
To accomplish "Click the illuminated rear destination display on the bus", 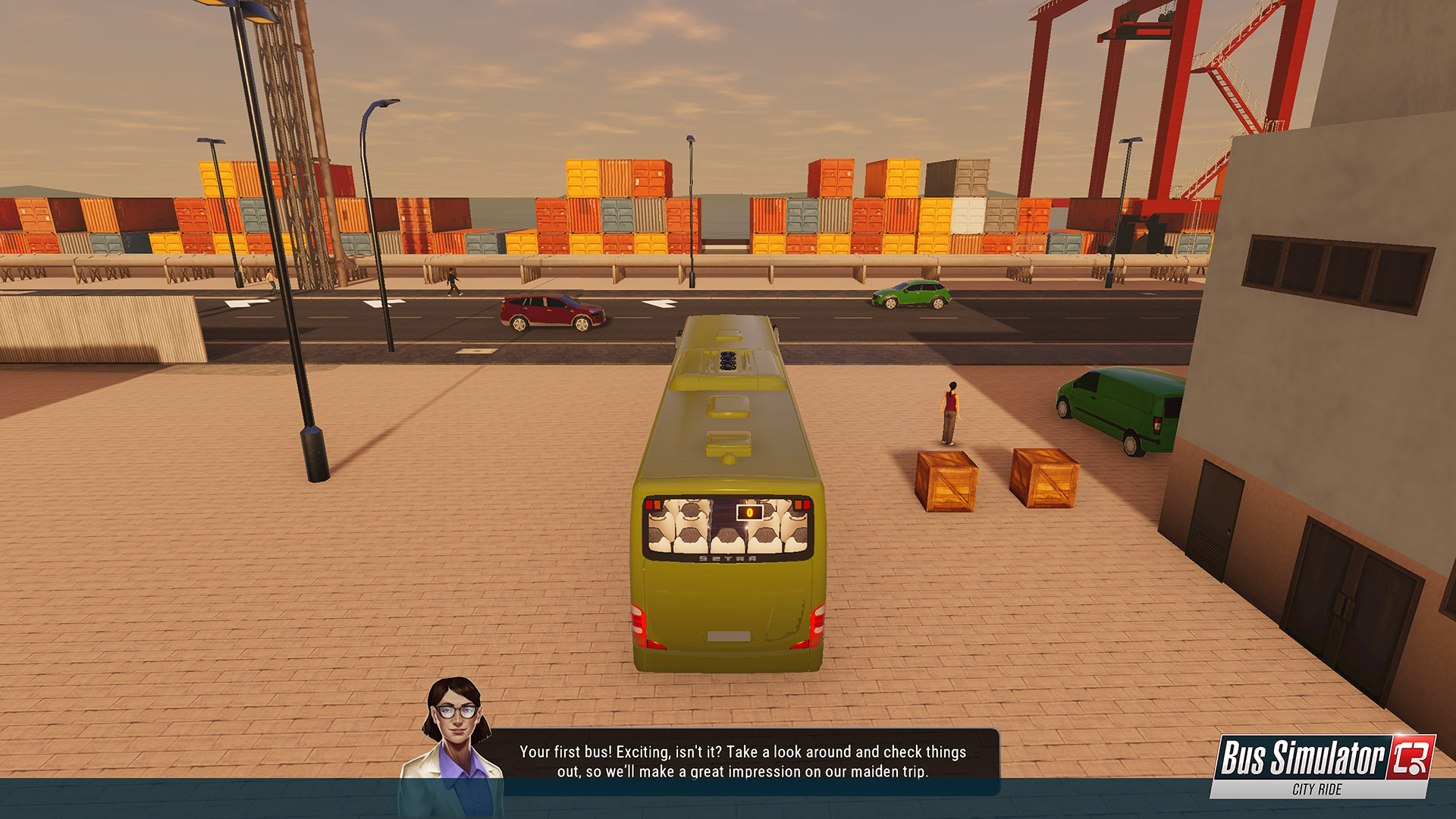I will (749, 513).
